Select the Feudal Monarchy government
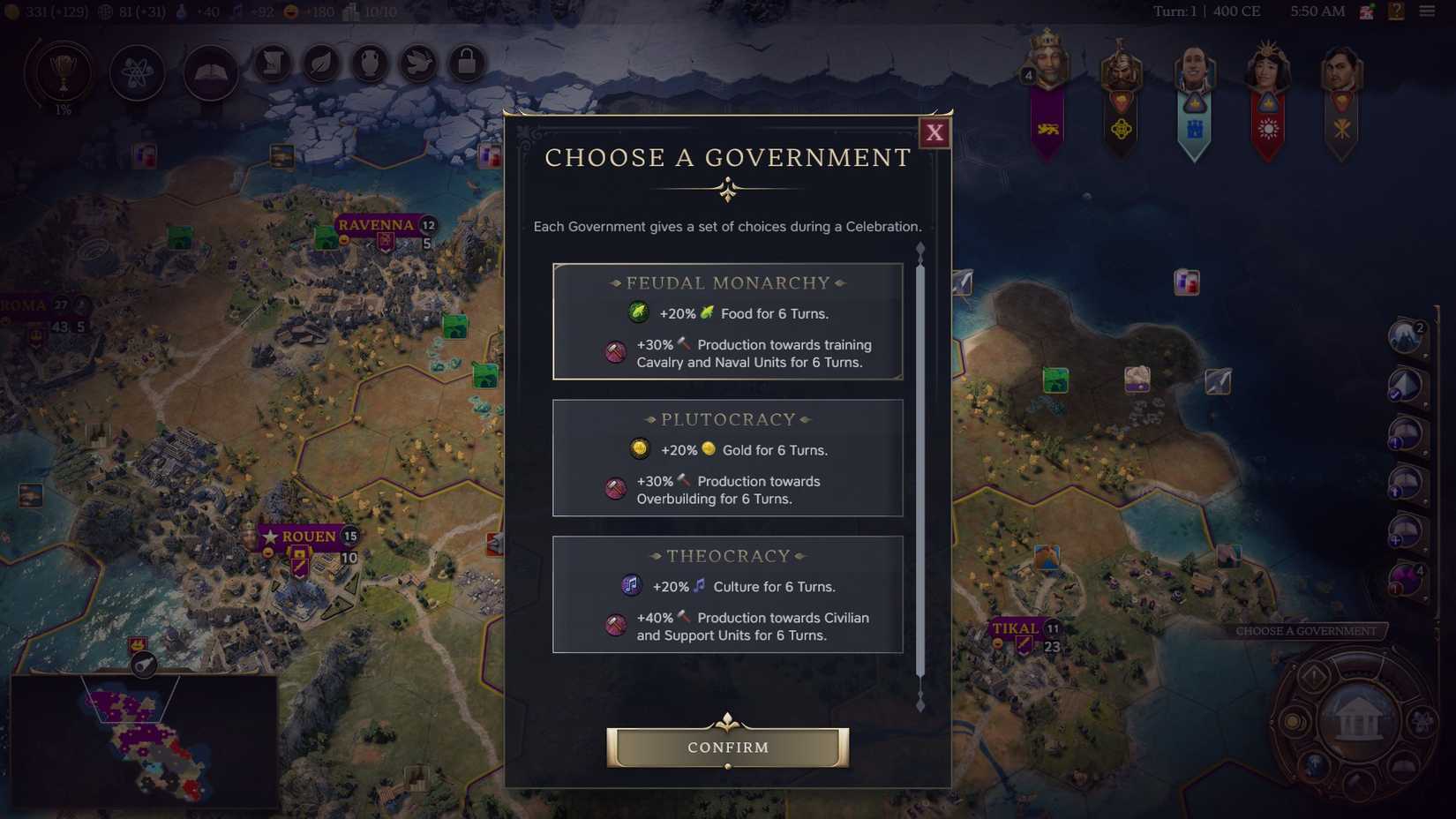The height and width of the screenshot is (819, 1456). point(727,320)
